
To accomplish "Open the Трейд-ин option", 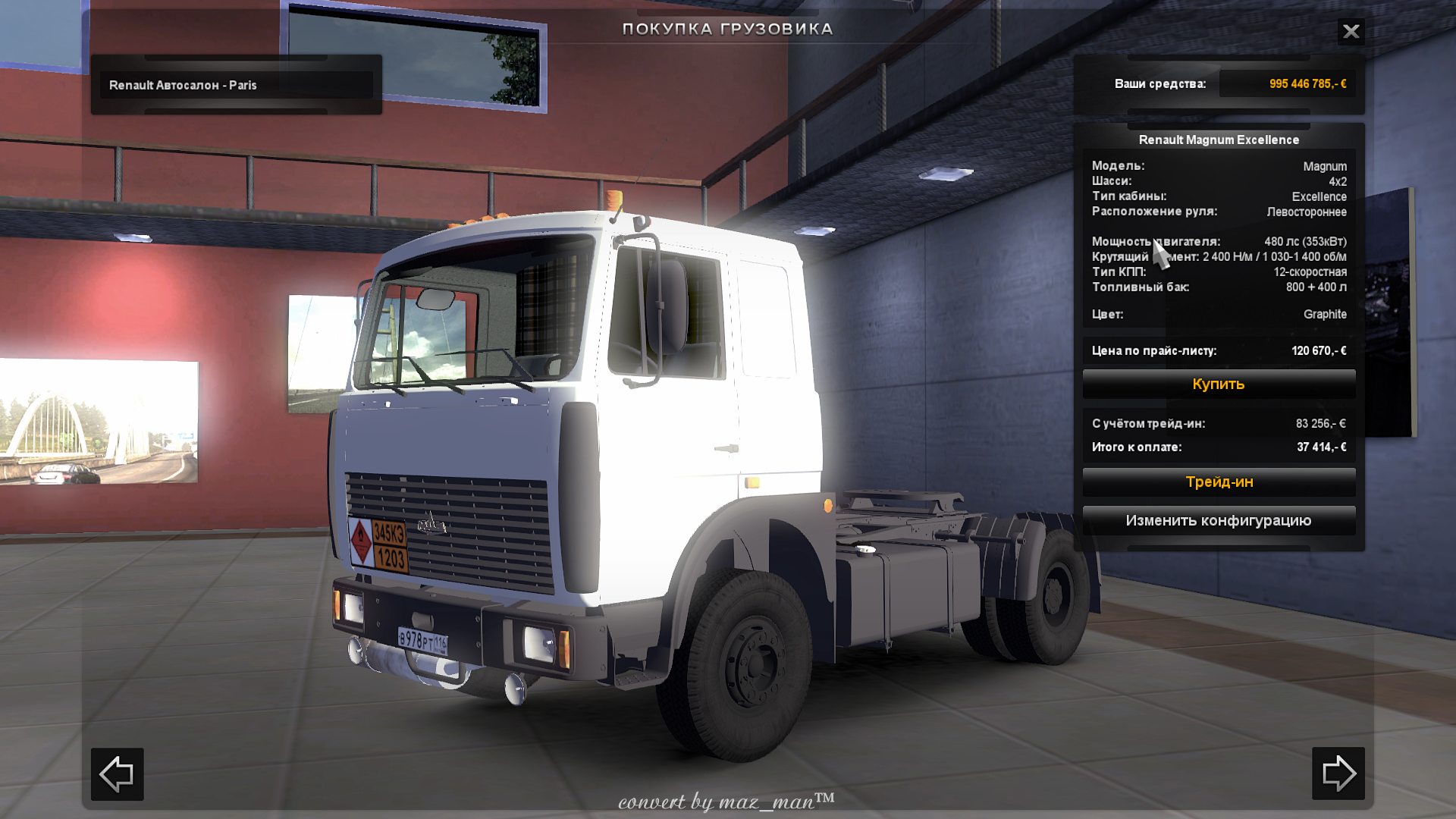I will click(x=1218, y=482).
